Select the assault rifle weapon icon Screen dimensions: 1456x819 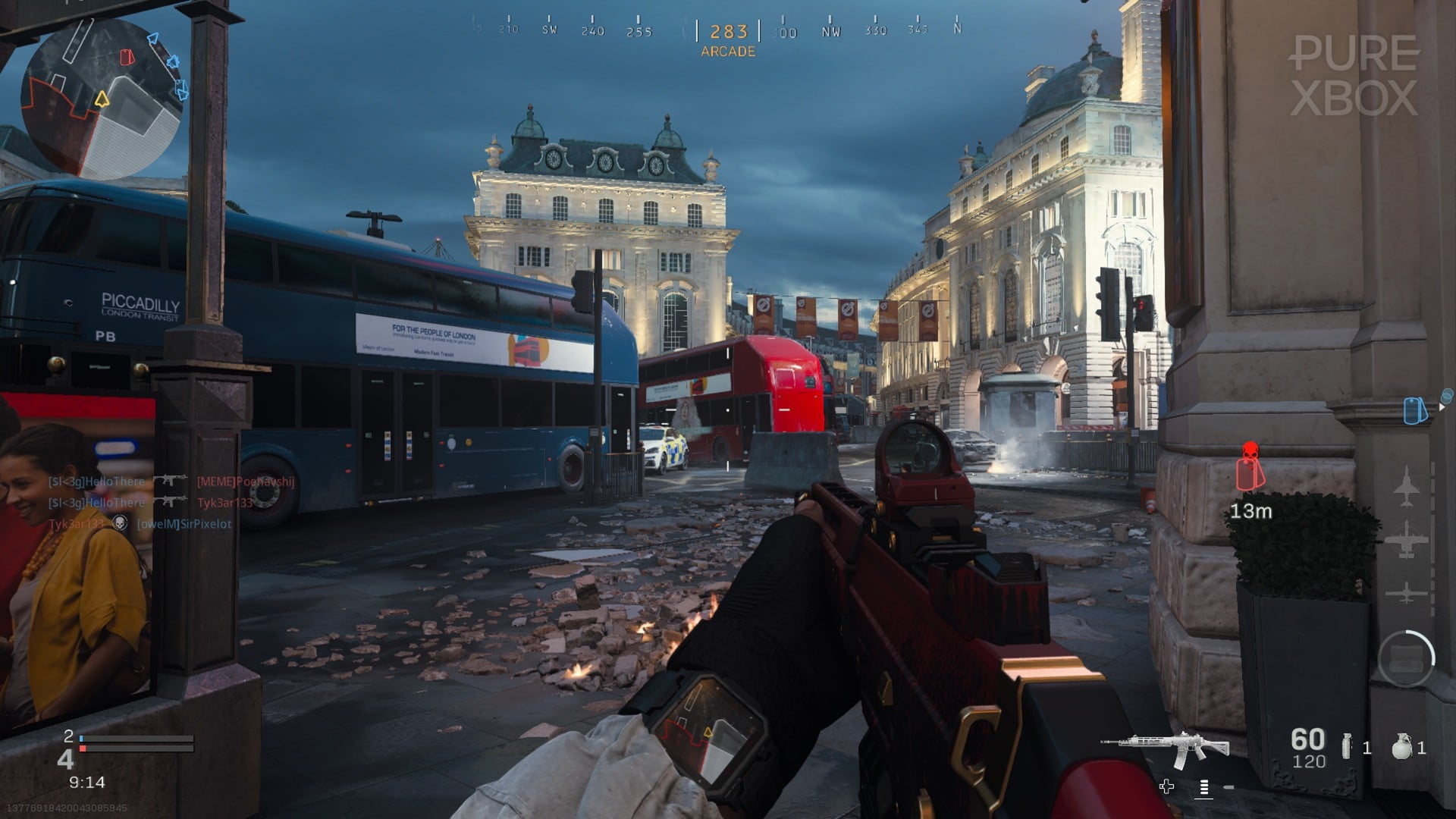(x=1168, y=748)
